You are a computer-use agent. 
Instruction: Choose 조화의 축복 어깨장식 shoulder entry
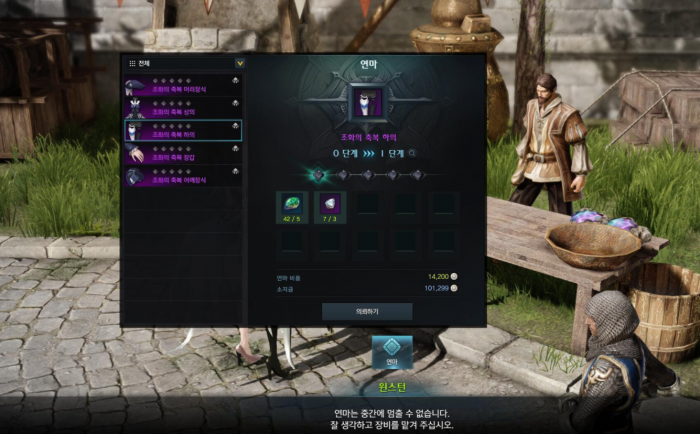183,175
